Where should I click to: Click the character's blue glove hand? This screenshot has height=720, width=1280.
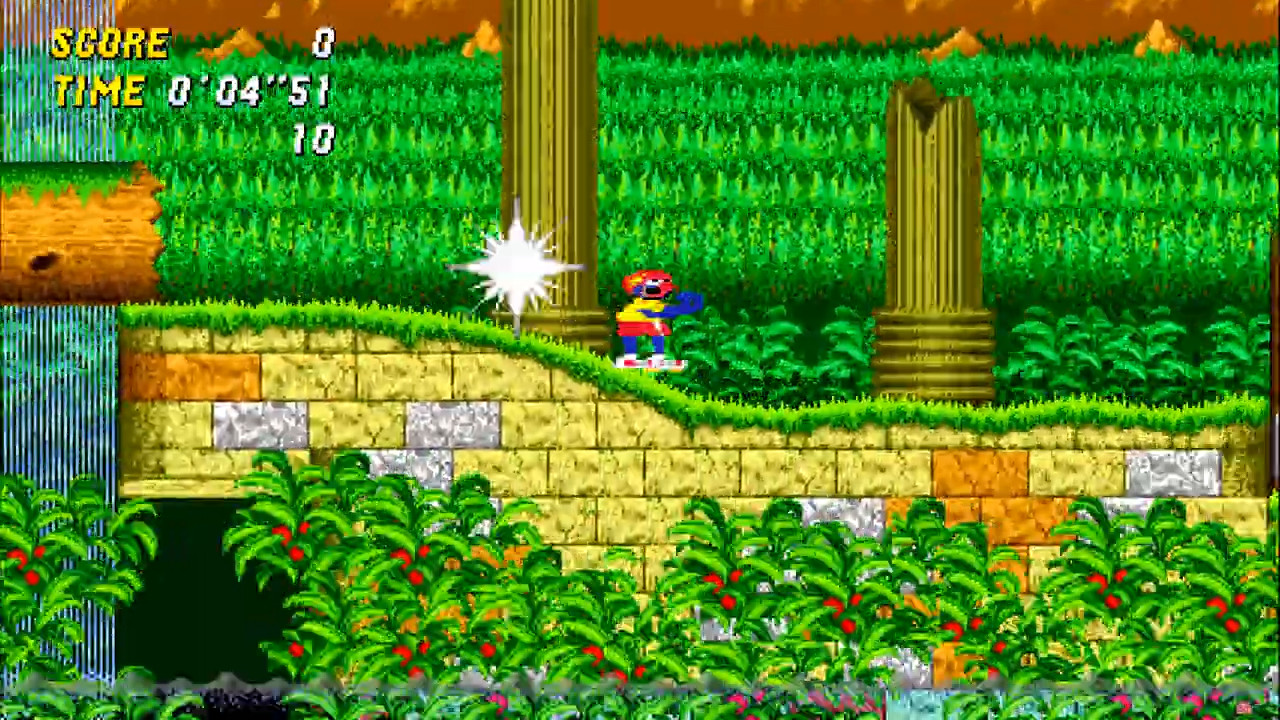tap(686, 303)
